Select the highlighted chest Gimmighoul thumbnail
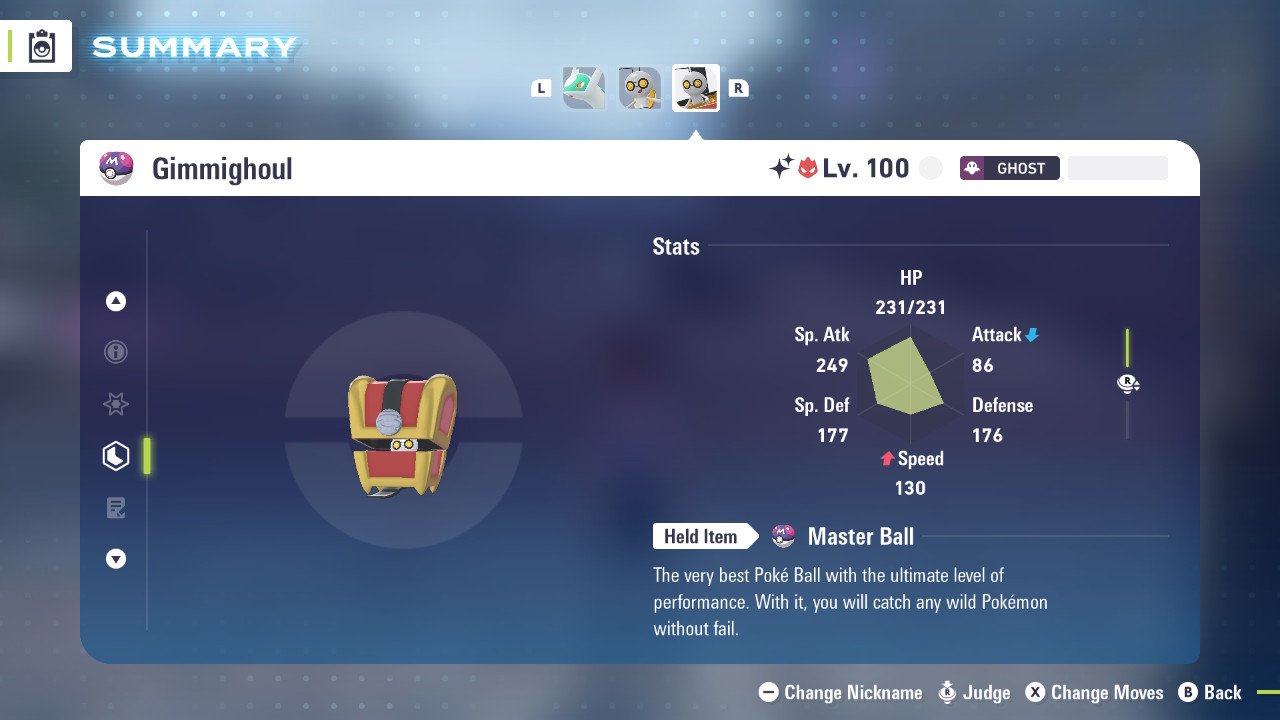Image resolution: width=1280 pixels, height=720 pixels. coord(696,89)
